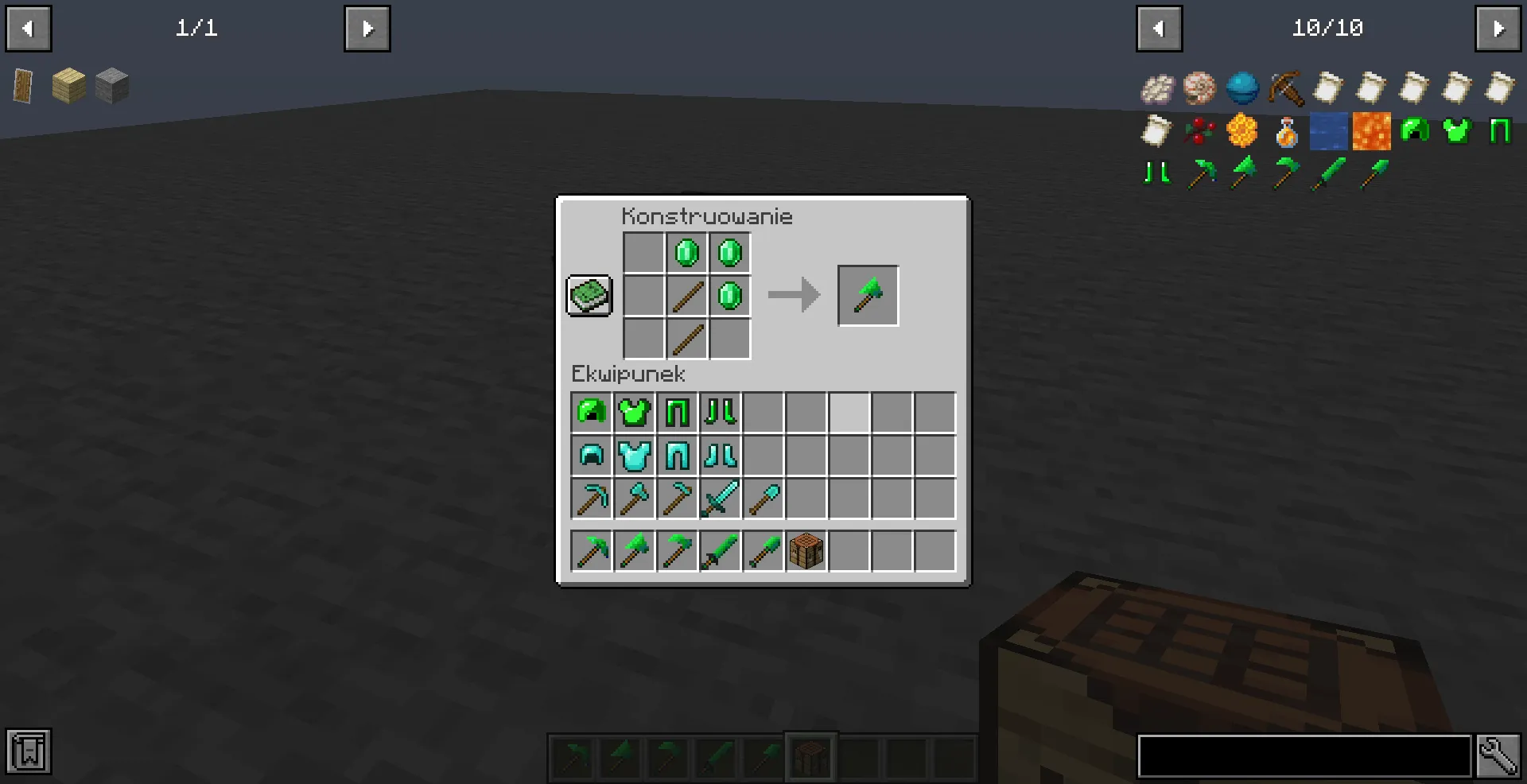Viewport: 1527px width, 784px height.
Task: Click the emerald pickaxe in the item list
Action: (x=1200, y=173)
